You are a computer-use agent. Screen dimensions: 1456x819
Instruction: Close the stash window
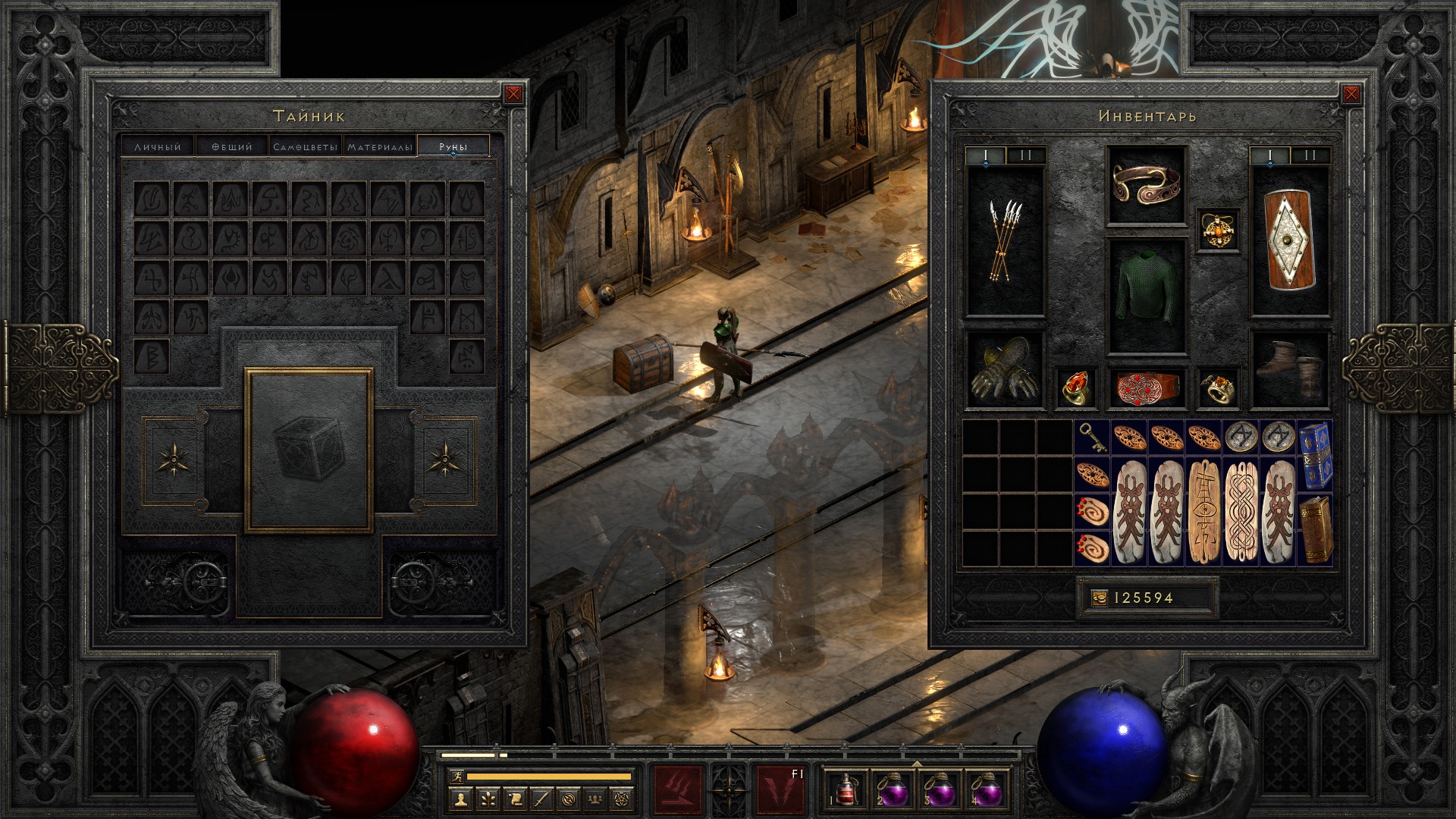coord(513,94)
